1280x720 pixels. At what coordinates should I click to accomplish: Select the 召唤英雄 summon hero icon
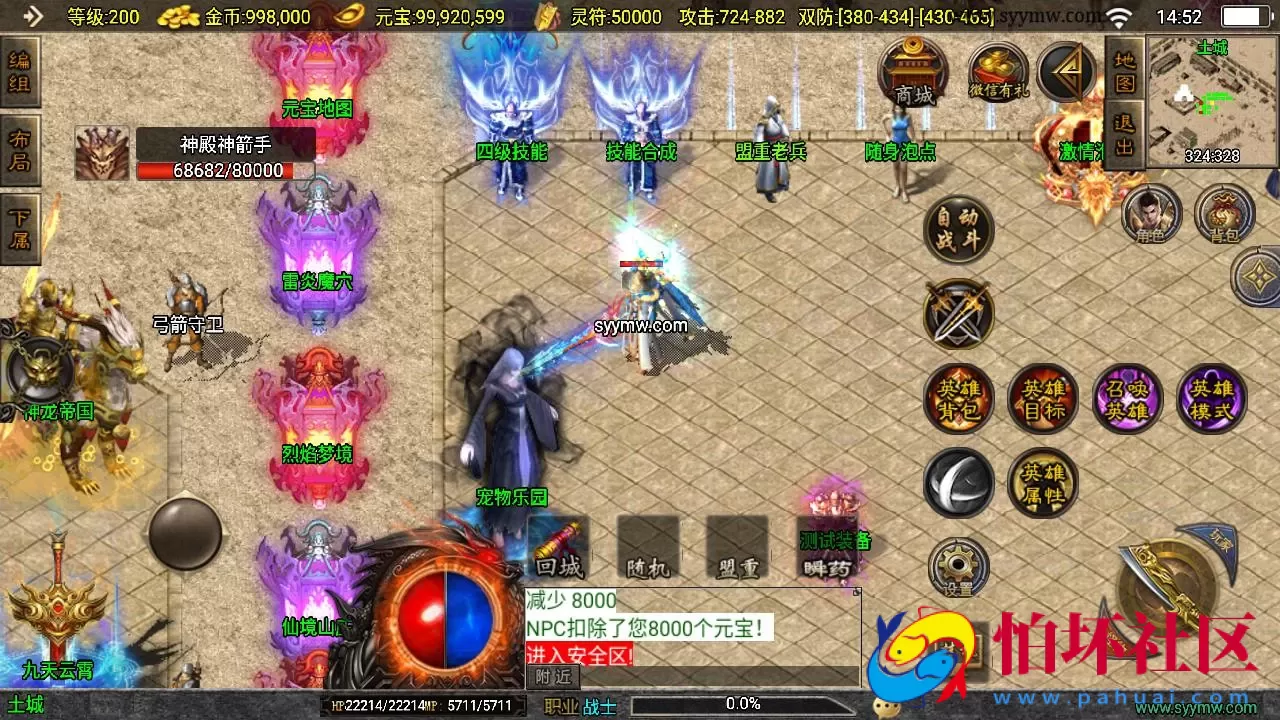click(x=1127, y=398)
